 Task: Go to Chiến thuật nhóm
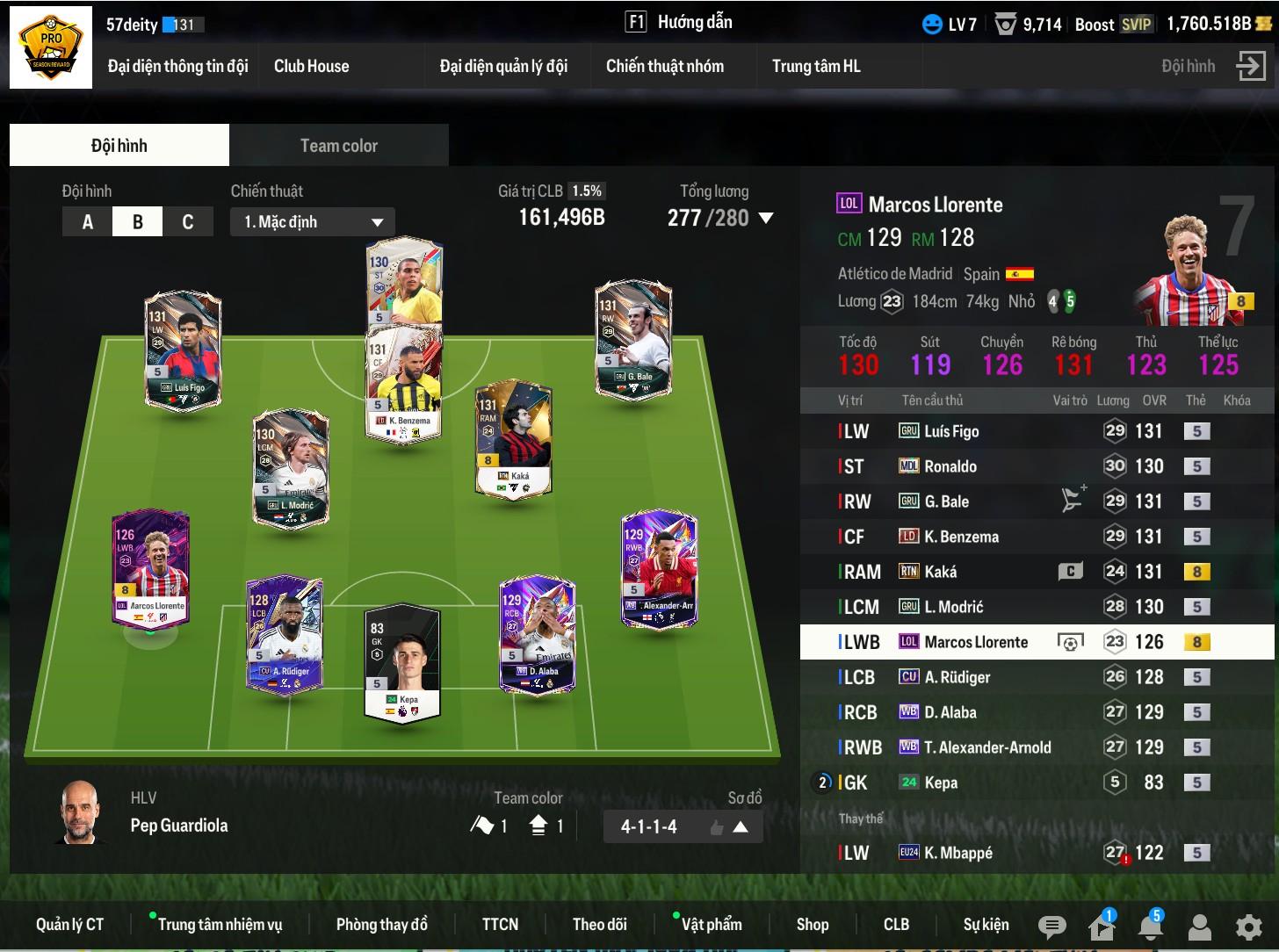[x=664, y=66]
